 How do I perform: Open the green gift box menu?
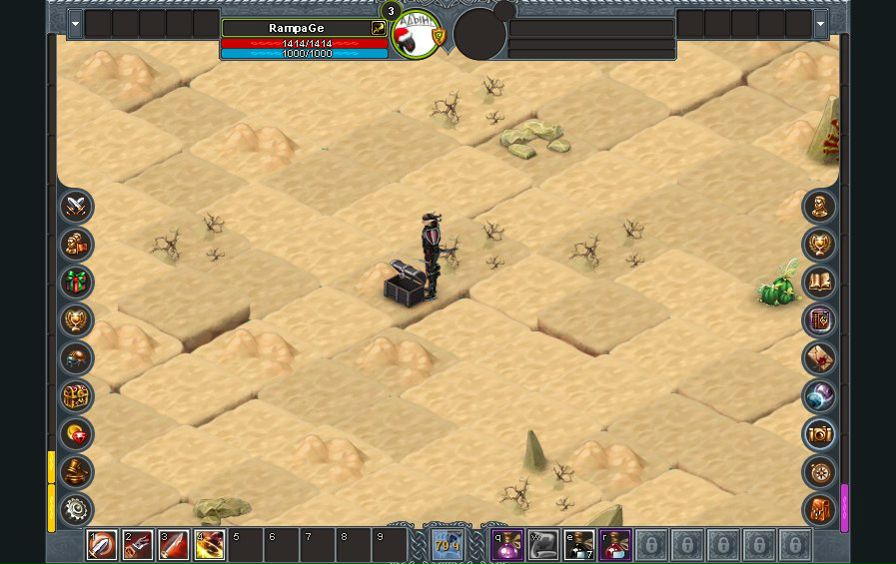click(77, 282)
